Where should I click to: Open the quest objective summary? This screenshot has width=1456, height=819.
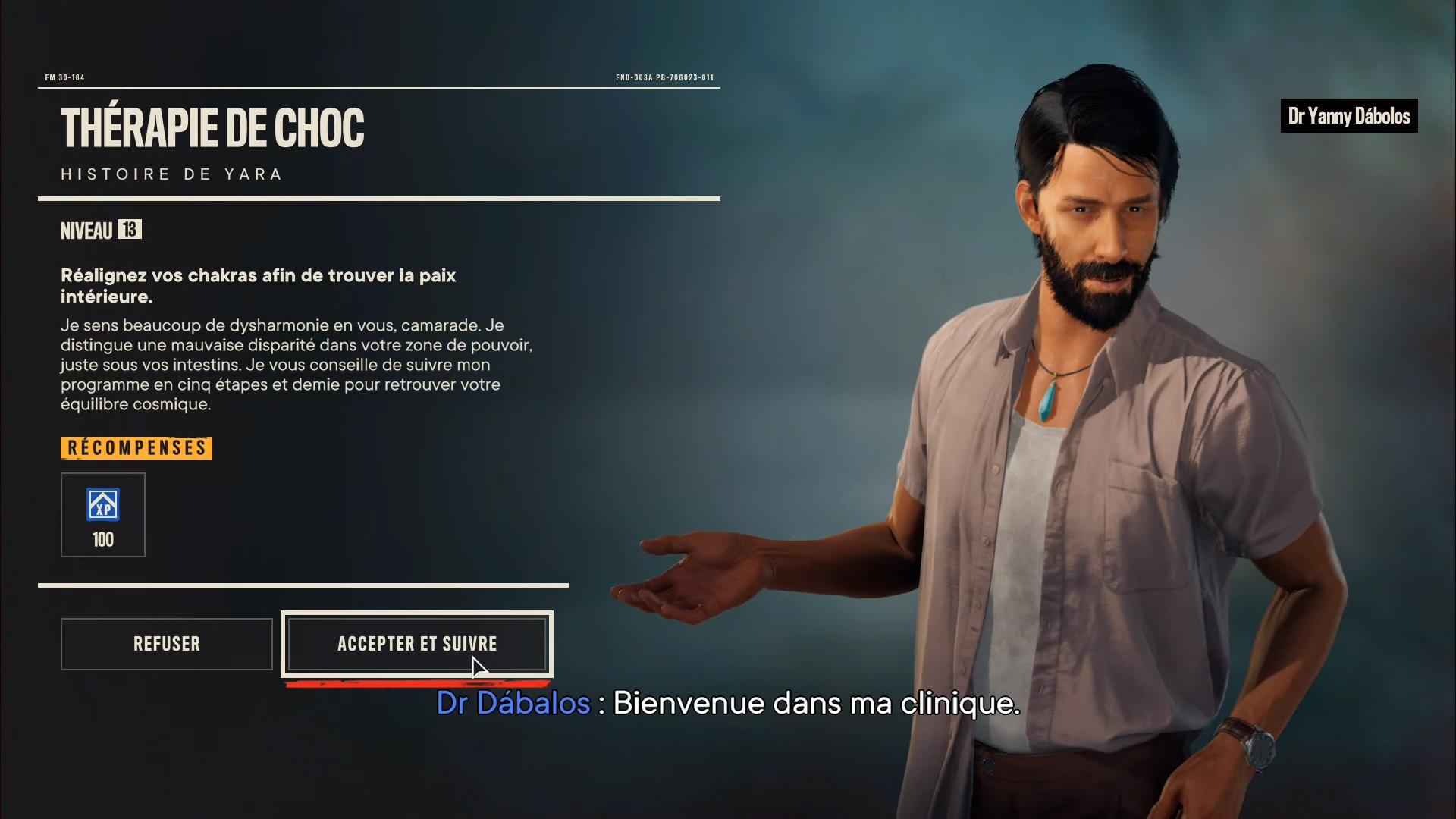(258, 285)
